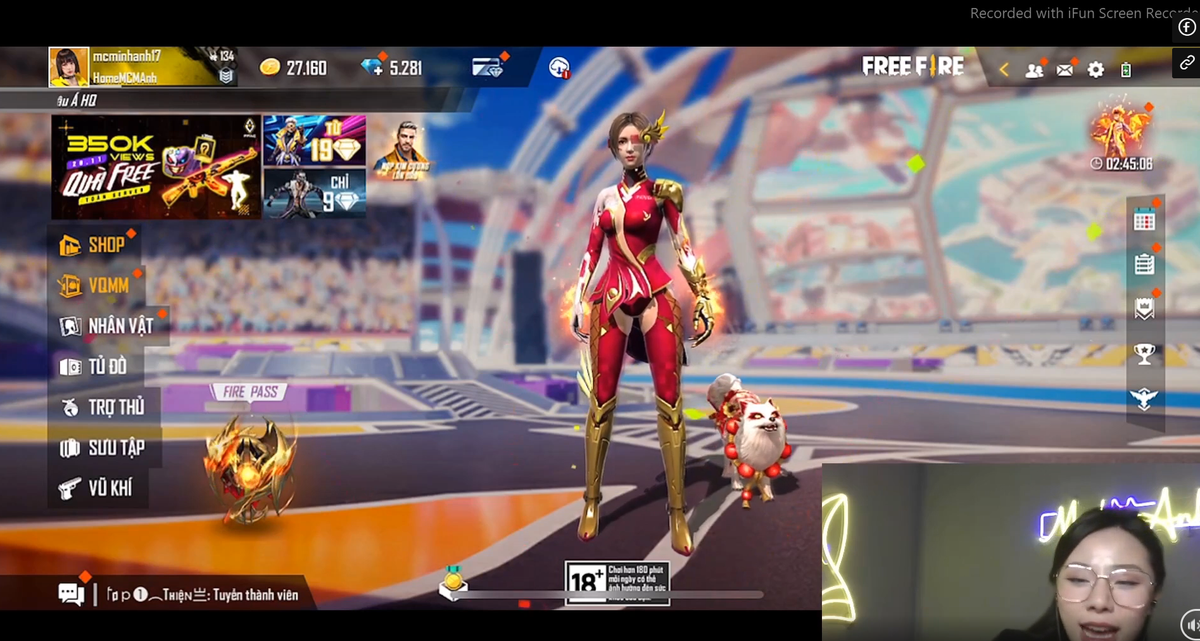Open the trophy ranking icon
Image resolution: width=1200 pixels, height=641 pixels.
(x=1144, y=353)
